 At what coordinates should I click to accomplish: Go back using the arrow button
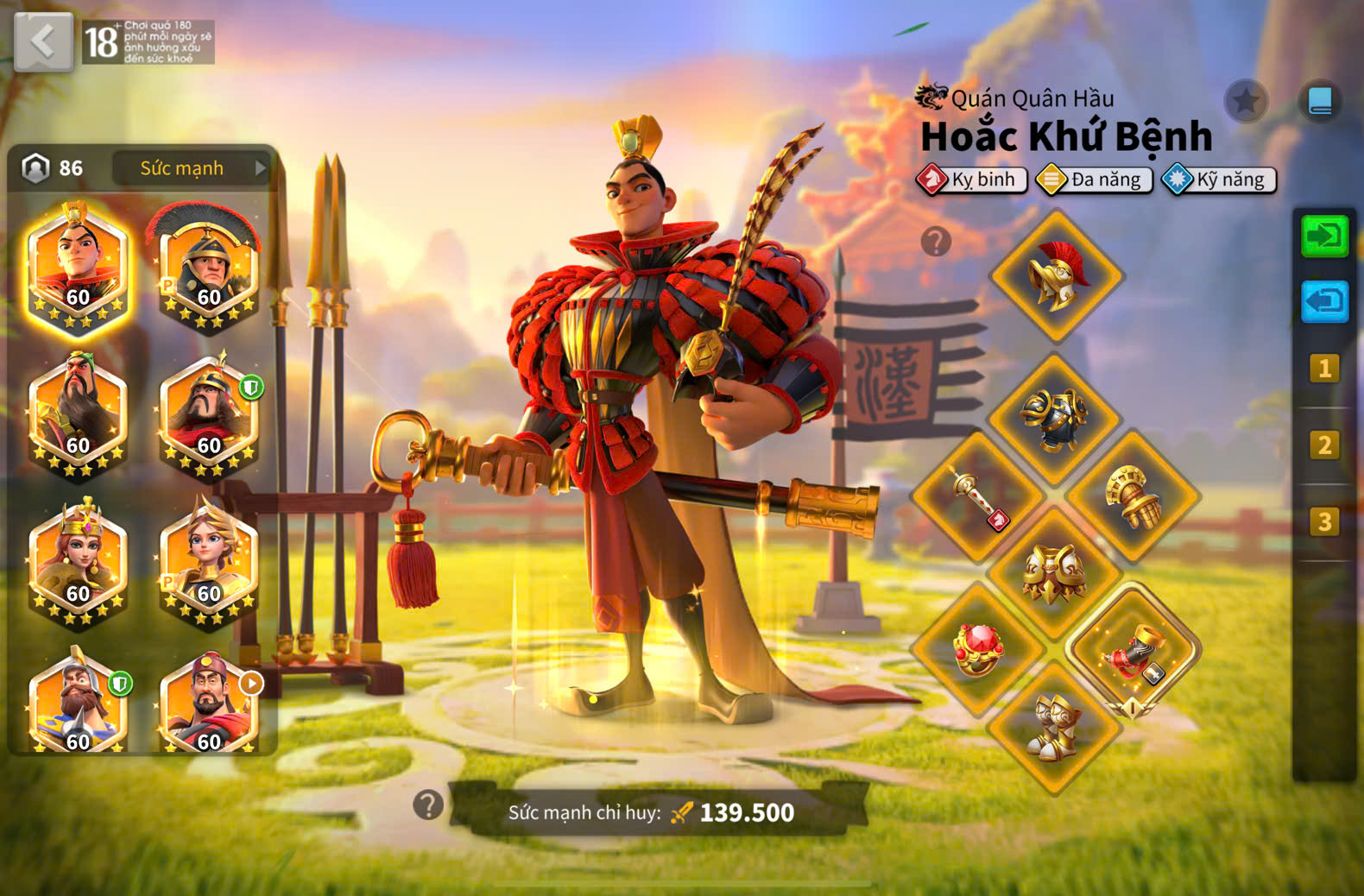tap(43, 41)
